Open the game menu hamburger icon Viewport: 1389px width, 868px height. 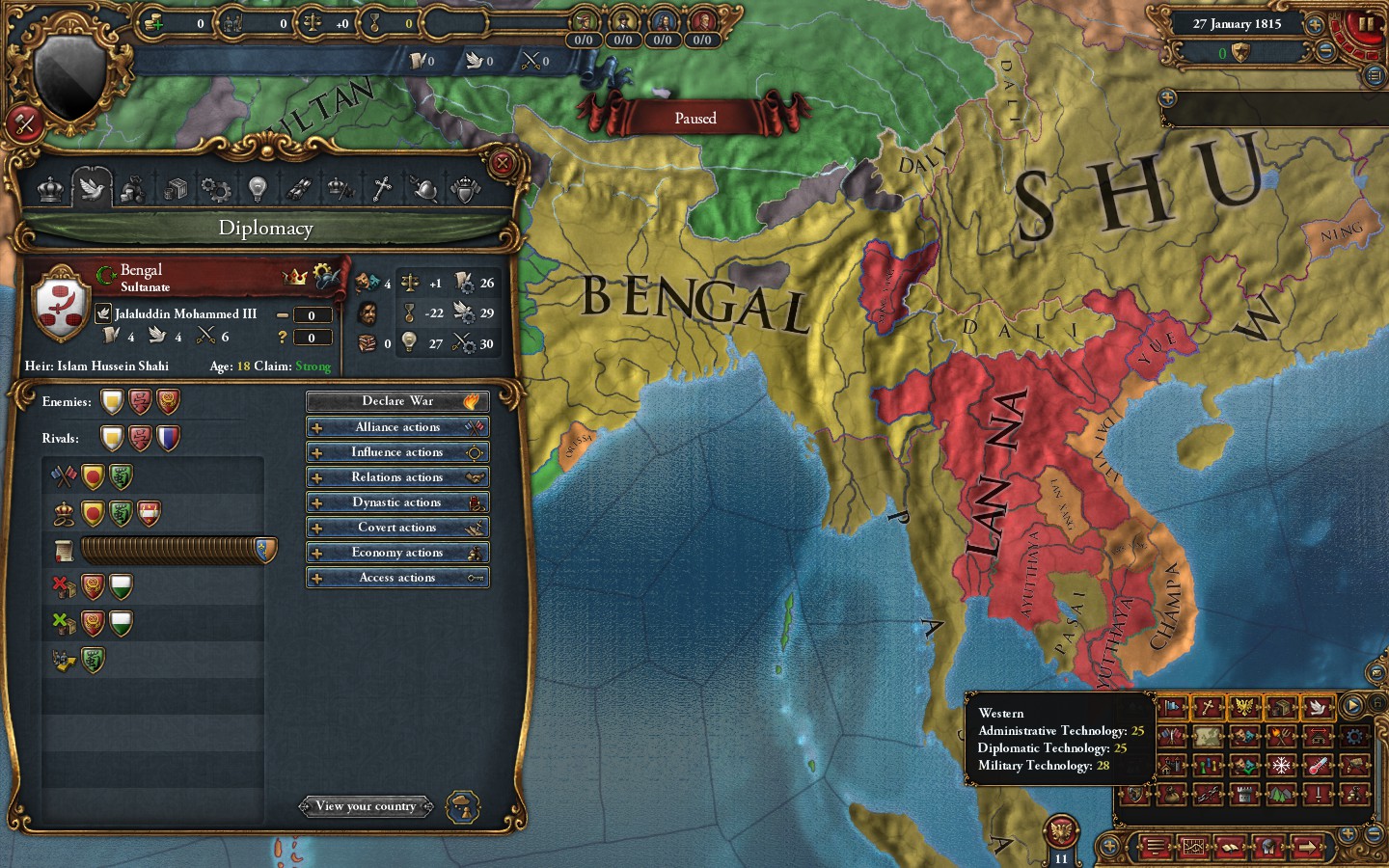point(1156,848)
